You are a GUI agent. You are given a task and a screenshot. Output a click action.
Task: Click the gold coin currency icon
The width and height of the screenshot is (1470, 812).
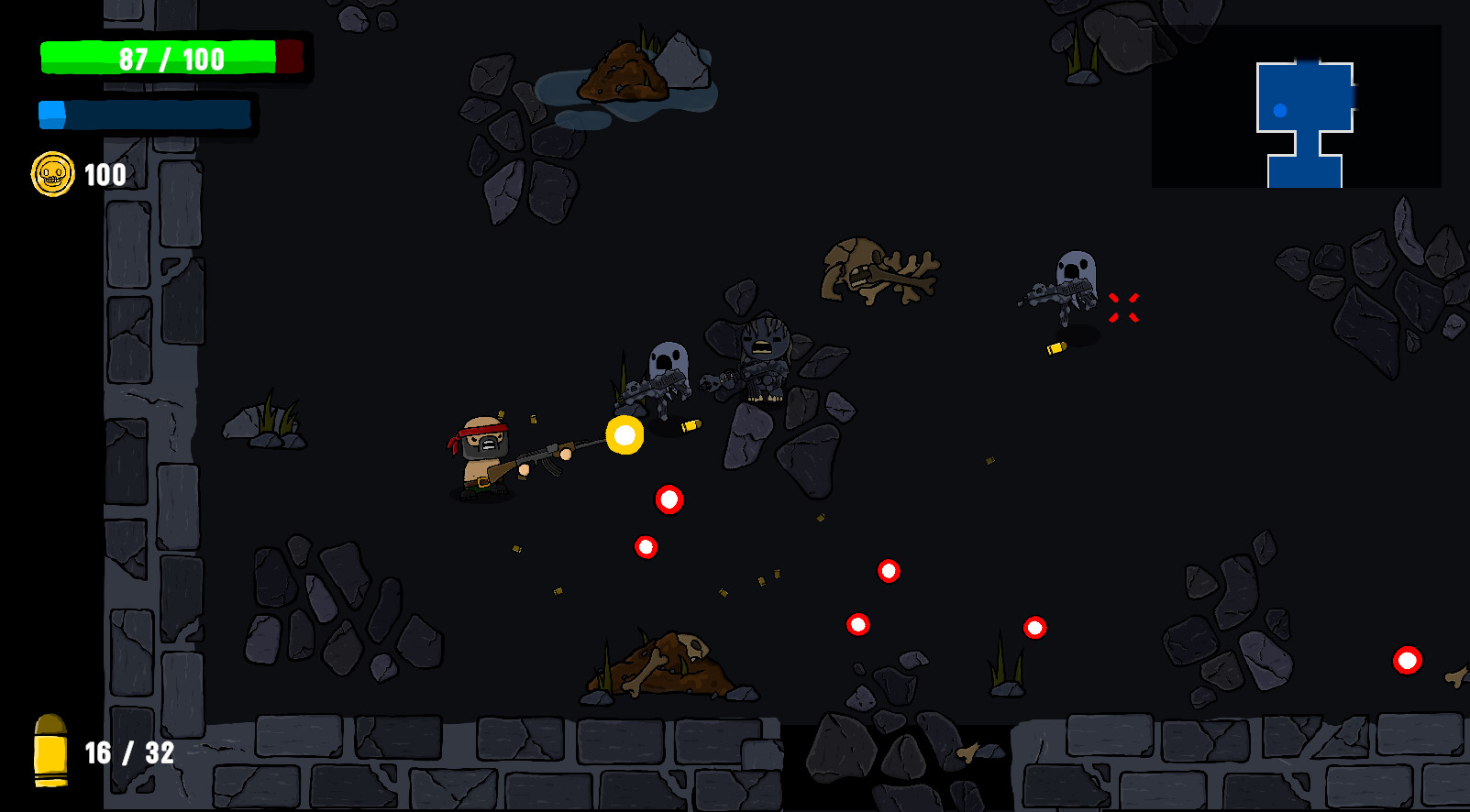52,175
